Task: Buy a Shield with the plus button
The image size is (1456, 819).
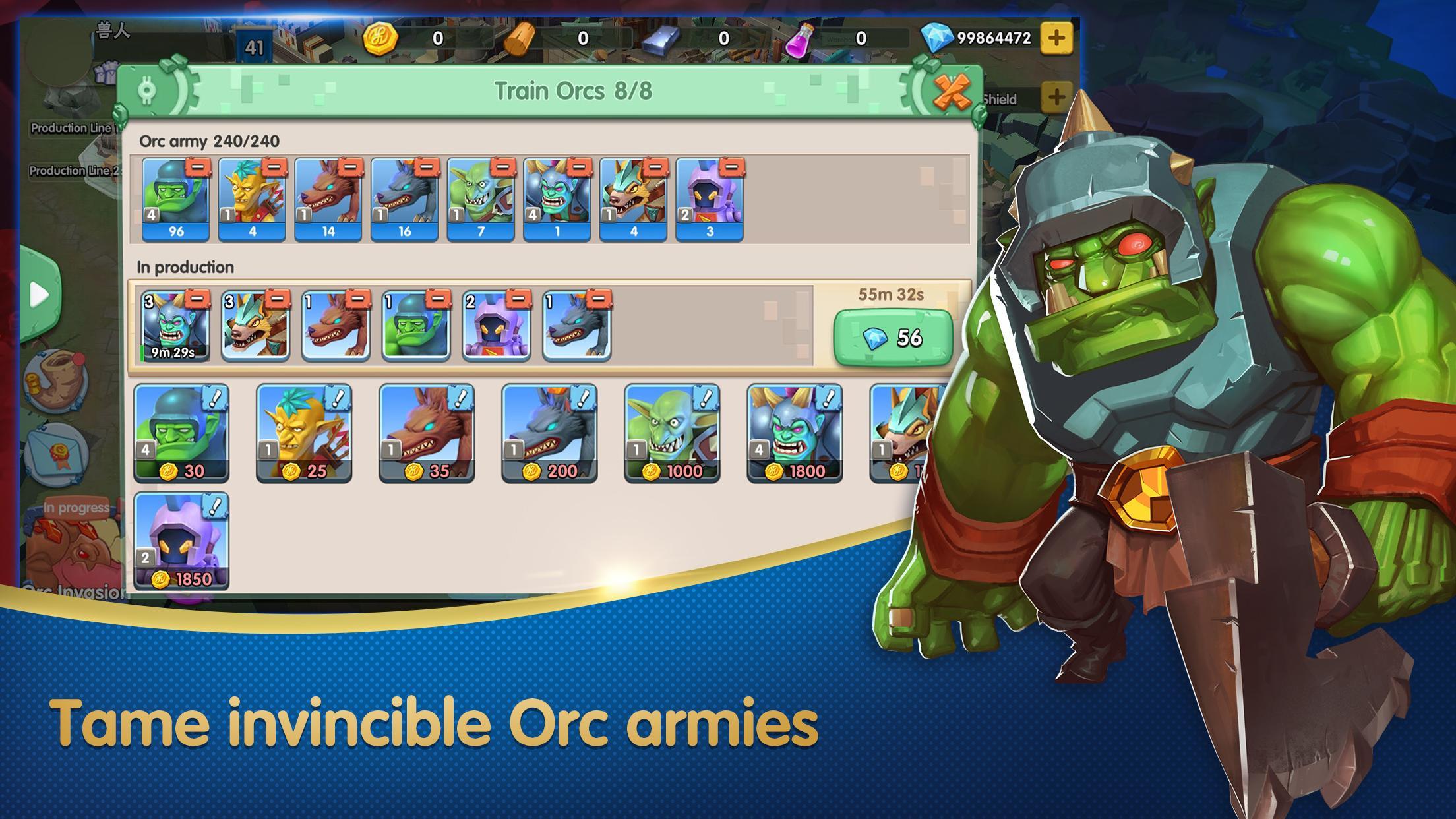Action: 1056,95
